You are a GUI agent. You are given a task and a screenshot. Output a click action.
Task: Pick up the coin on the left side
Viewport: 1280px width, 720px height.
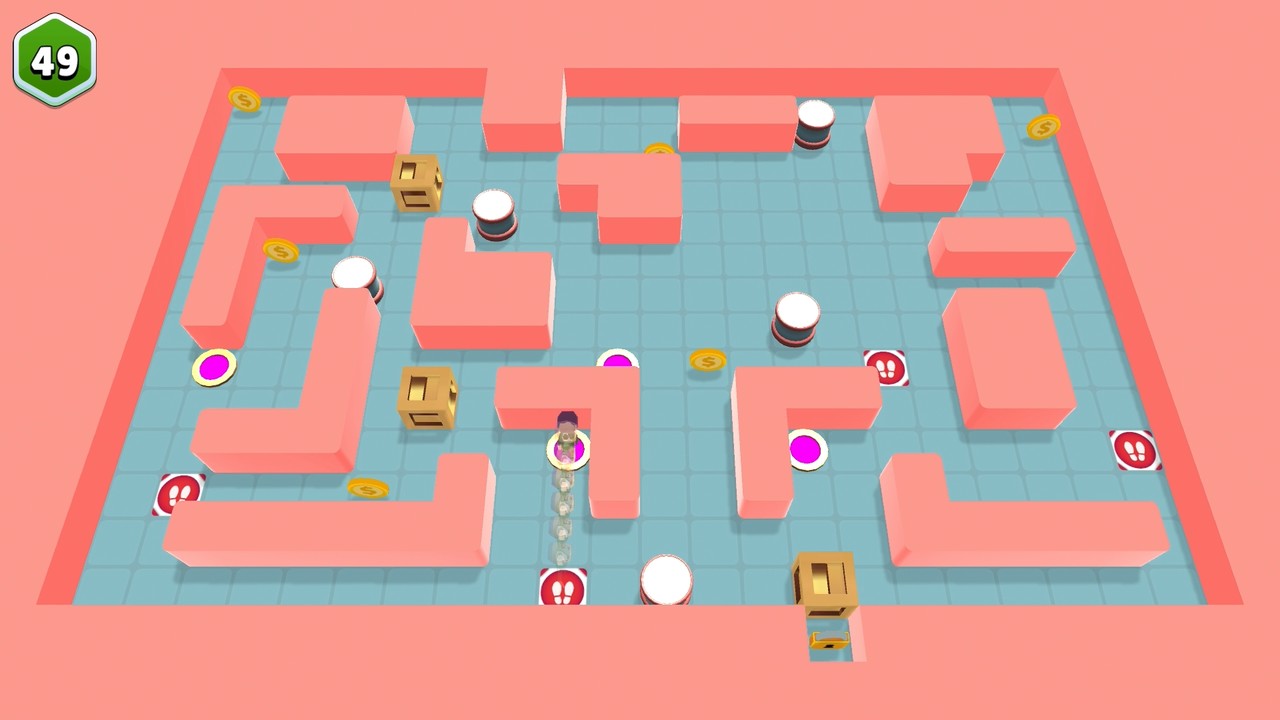[280, 251]
